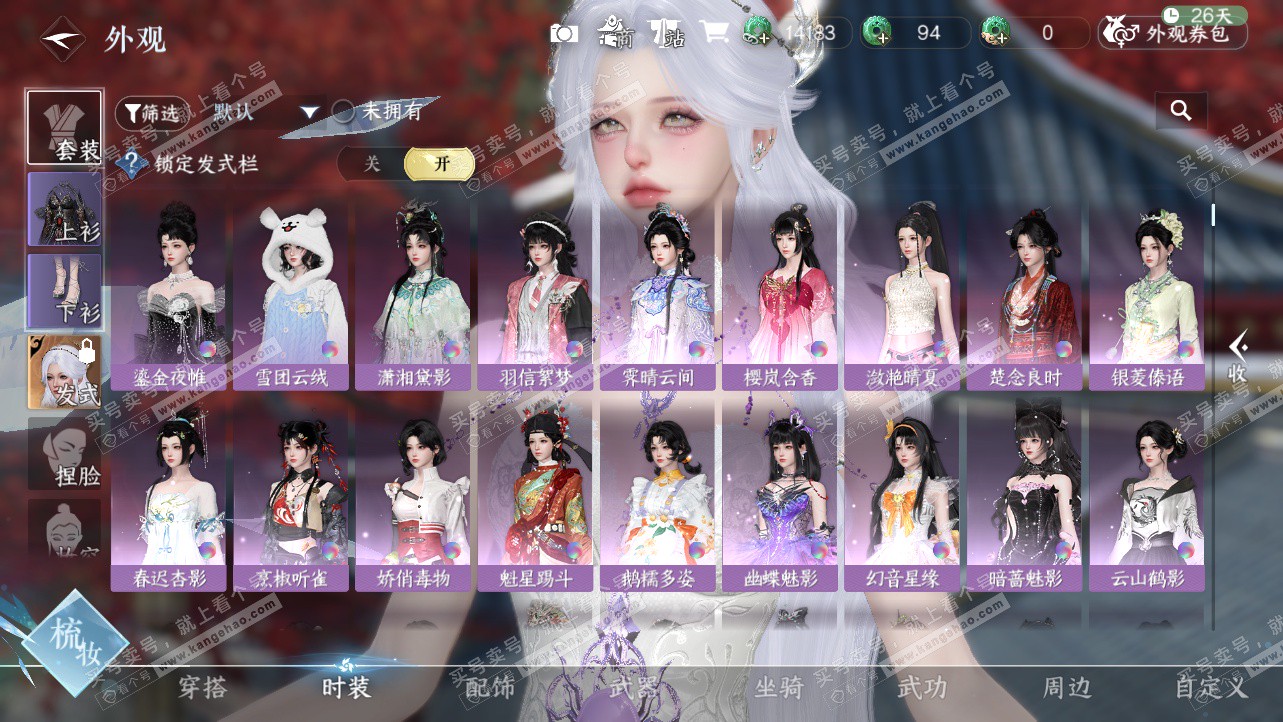The image size is (1283, 722).
Task: Choose the 幽蝶魅影 outfit card
Action: (781, 497)
